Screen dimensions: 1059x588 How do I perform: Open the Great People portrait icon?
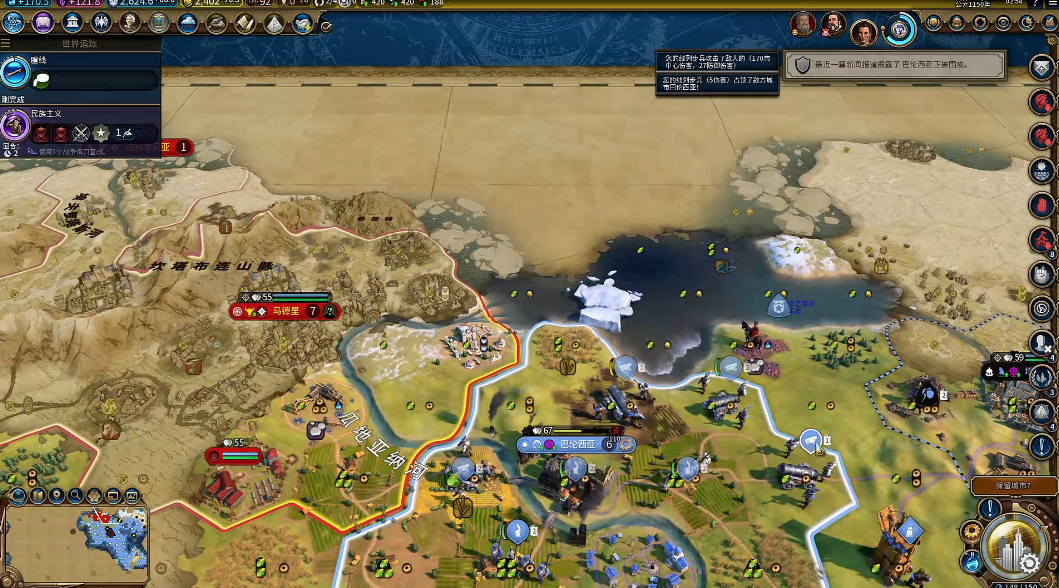pyautogui.click(x=130, y=22)
